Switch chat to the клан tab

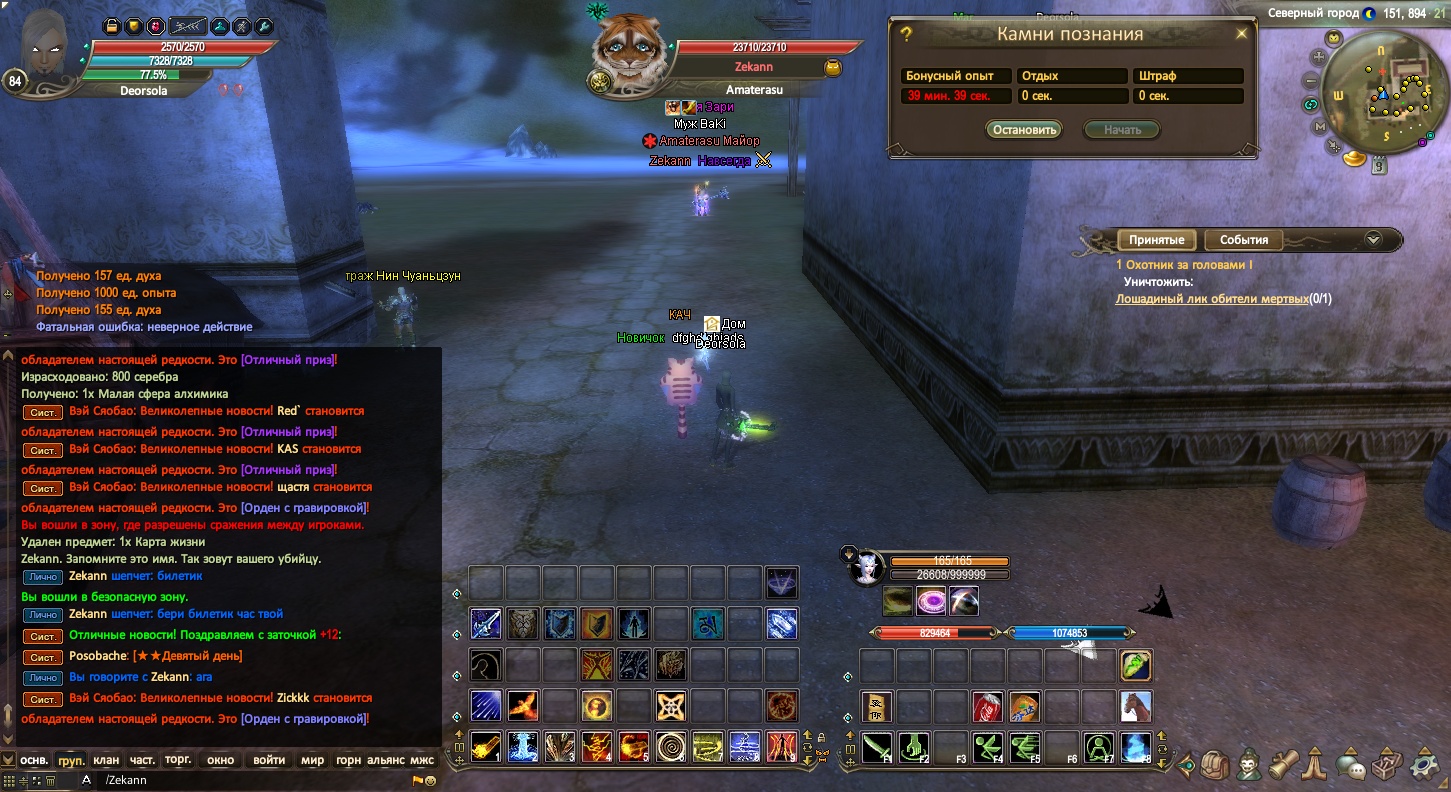click(x=106, y=760)
